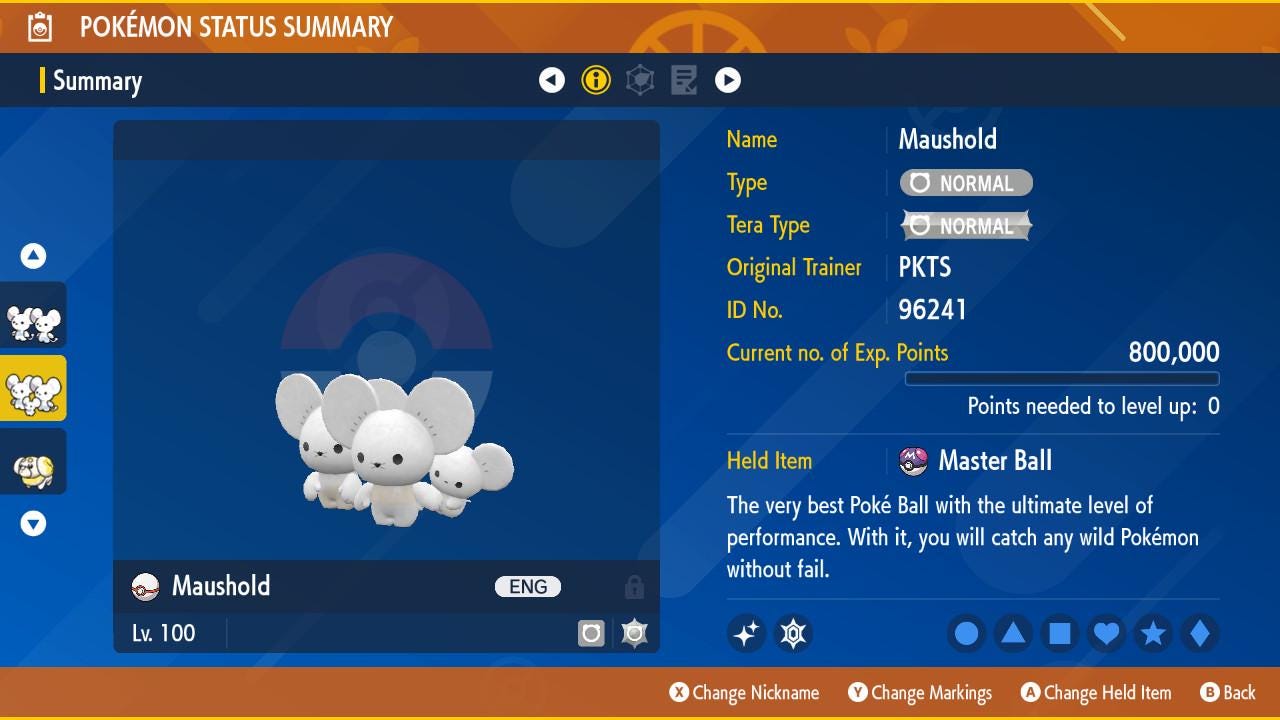Viewport: 1280px width, 720px height.
Task: Click the Poké Ball icon beside Maushold
Action: tap(143, 586)
